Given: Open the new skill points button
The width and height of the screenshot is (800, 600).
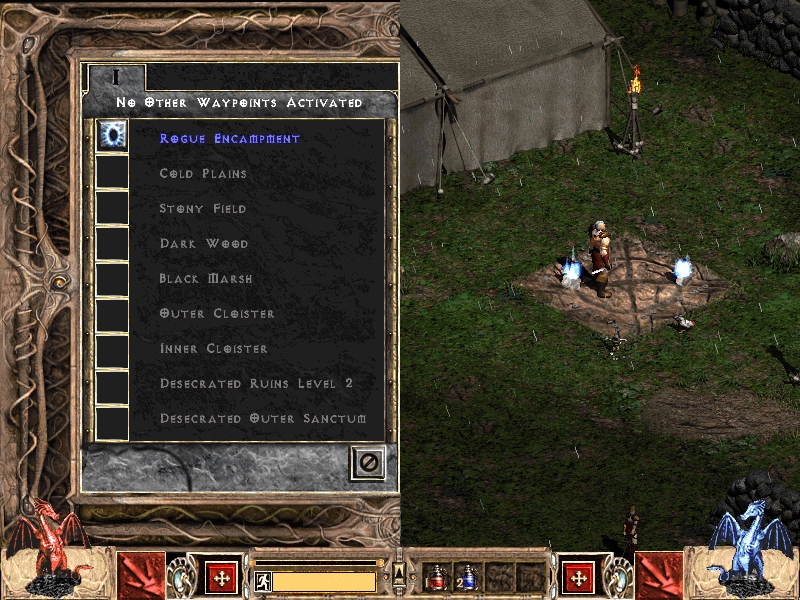Looking at the screenshot, I should tap(578, 577).
